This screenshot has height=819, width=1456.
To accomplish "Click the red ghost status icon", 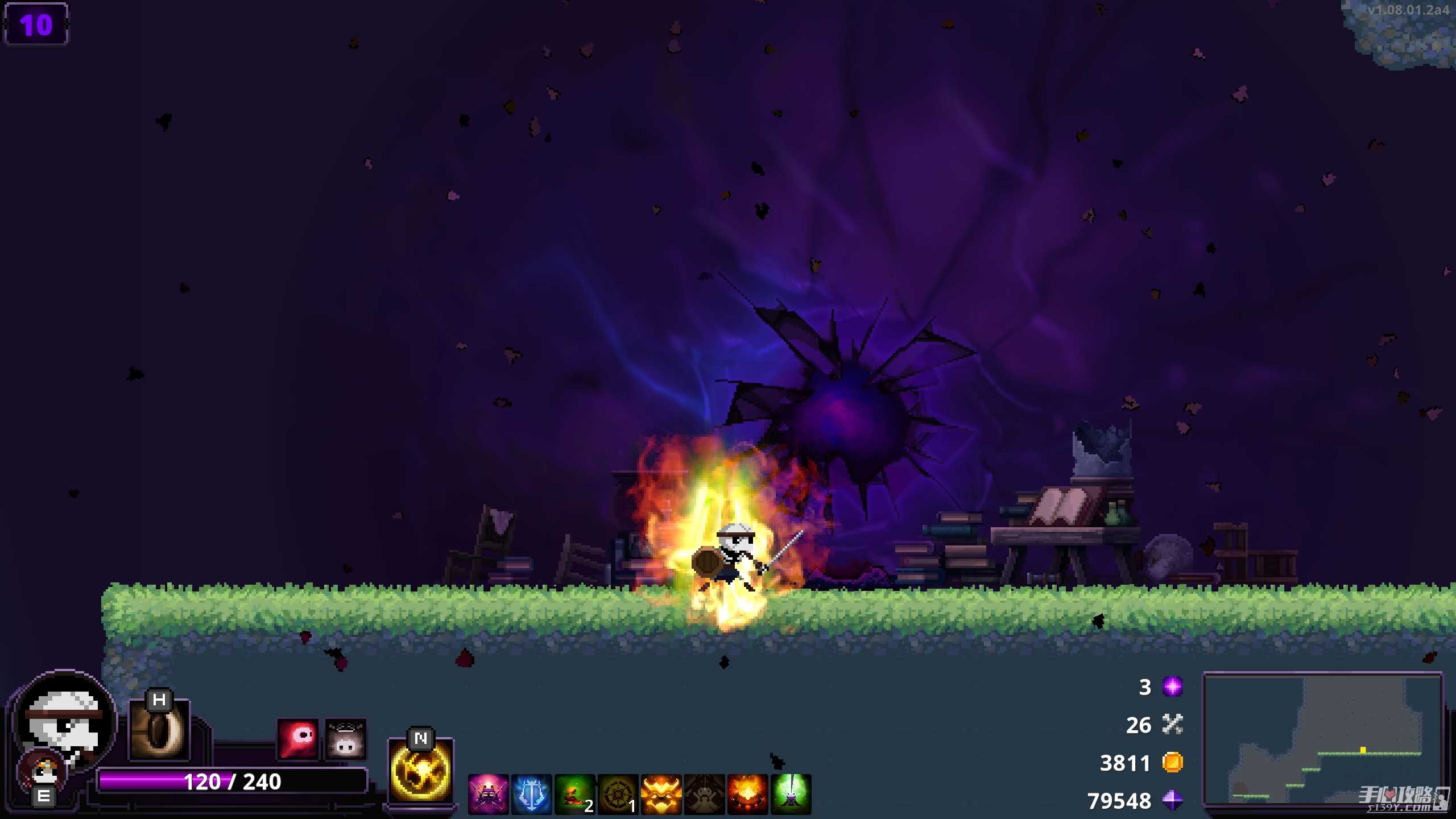I will tap(297, 739).
